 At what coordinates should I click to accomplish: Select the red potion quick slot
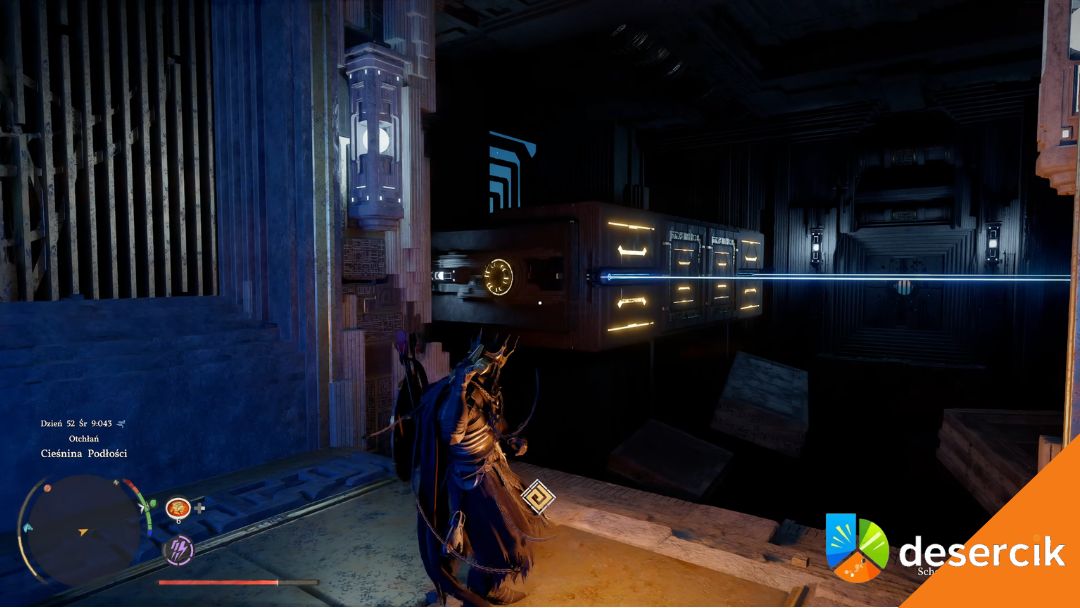click(x=178, y=507)
